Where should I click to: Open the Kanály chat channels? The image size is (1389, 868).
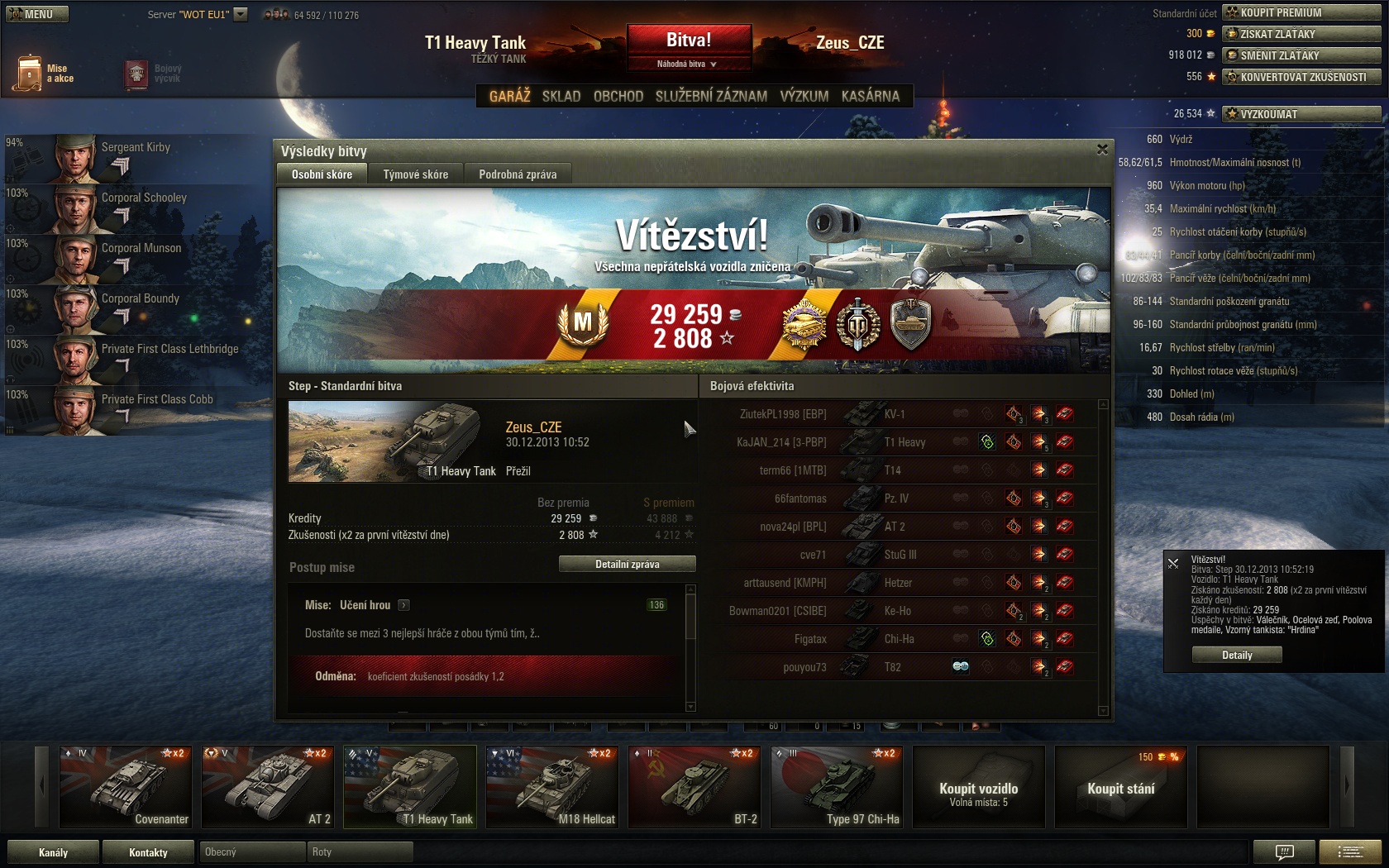click(53, 852)
